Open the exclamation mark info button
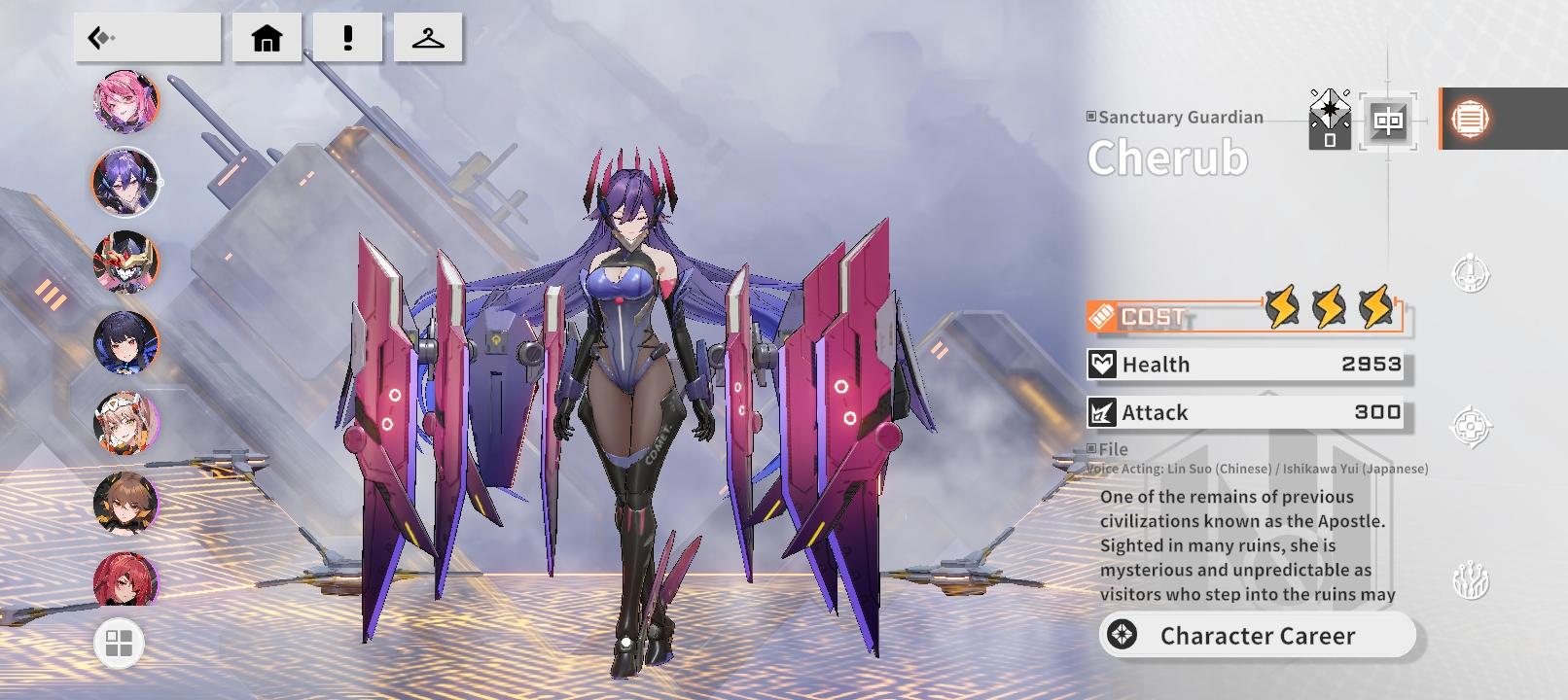This screenshot has height=700, width=1568. (x=347, y=38)
